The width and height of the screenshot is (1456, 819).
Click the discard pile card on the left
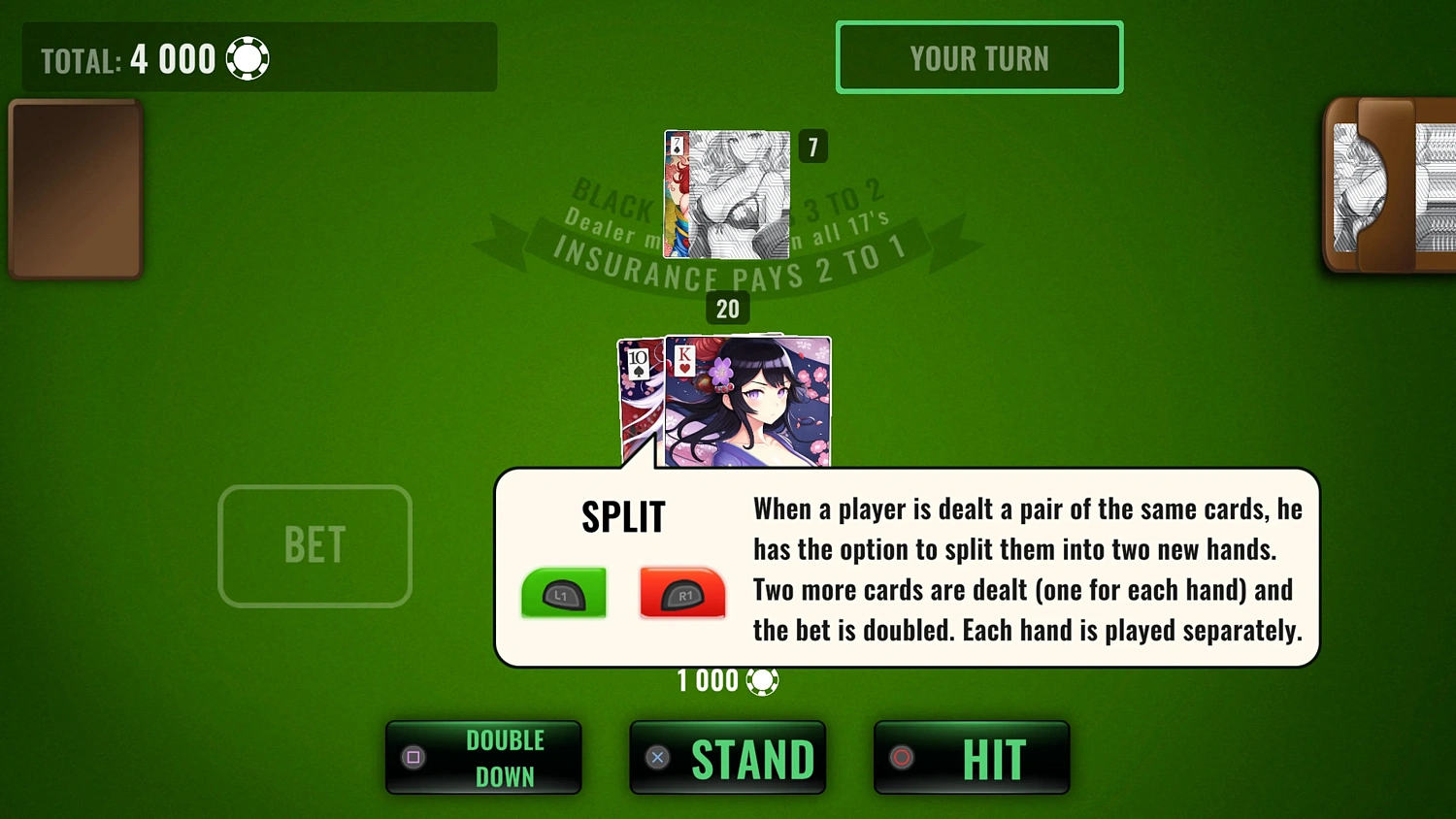pos(74,189)
